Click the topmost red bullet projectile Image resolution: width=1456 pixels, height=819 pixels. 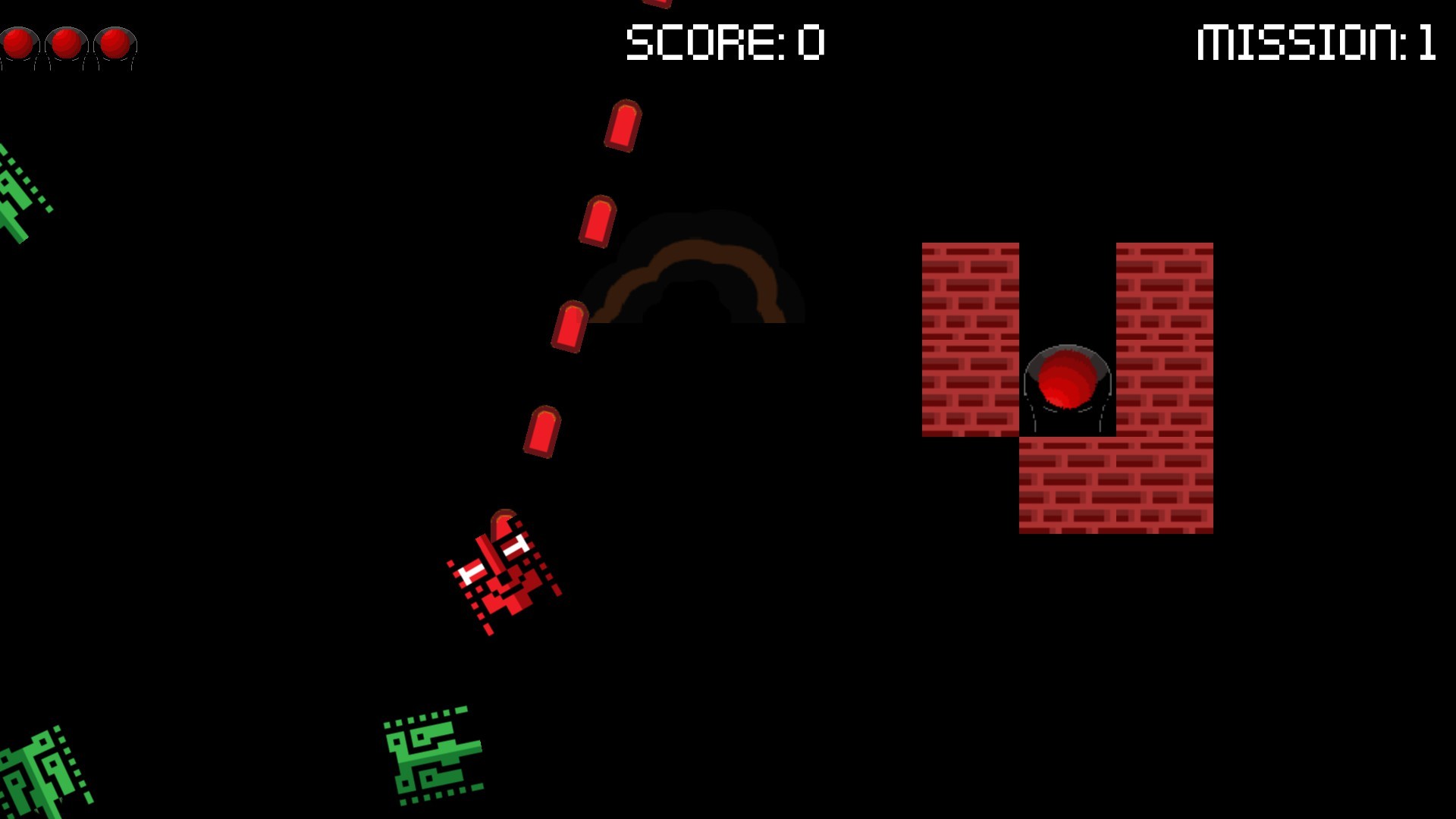tap(622, 125)
